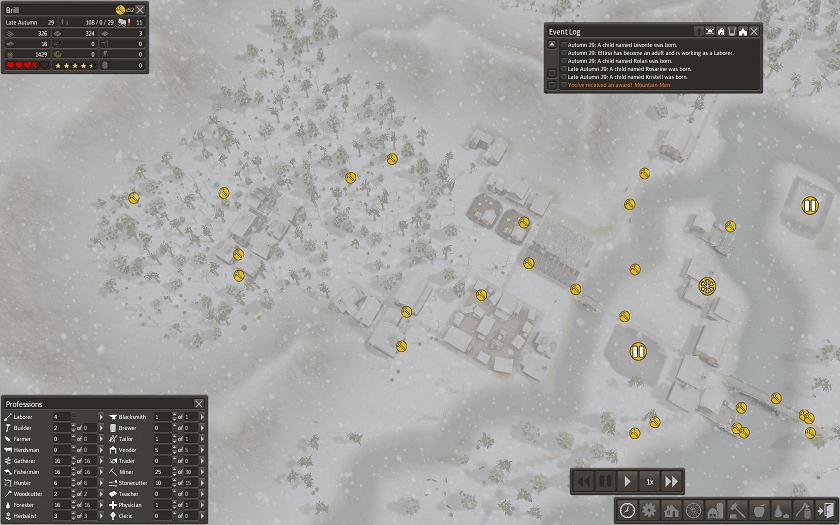Viewport: 840px width, 525px height.
Task: Toggle the skull death filter in Event Log
Action: [x=709, y=31]
